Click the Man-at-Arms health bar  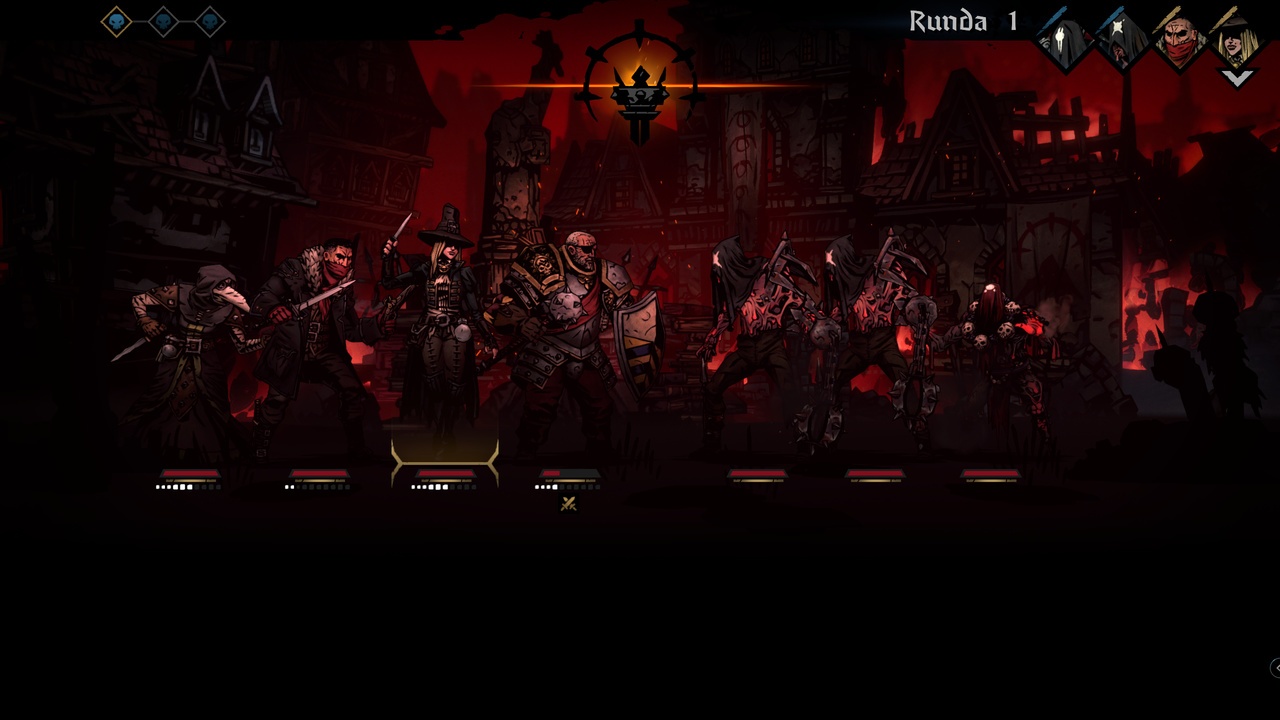tap(567, 473)
